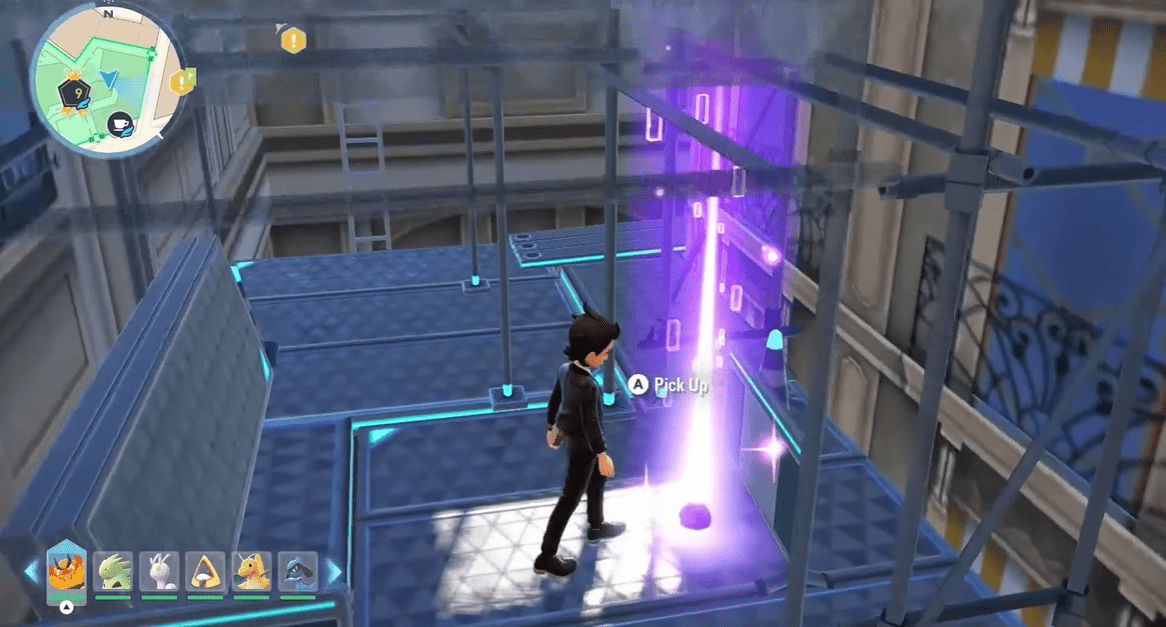Image resolution: width=1166 pixels, height=627 pixels.
Task: Click the left arrow beside the party bar
Action: pos(31,572)
